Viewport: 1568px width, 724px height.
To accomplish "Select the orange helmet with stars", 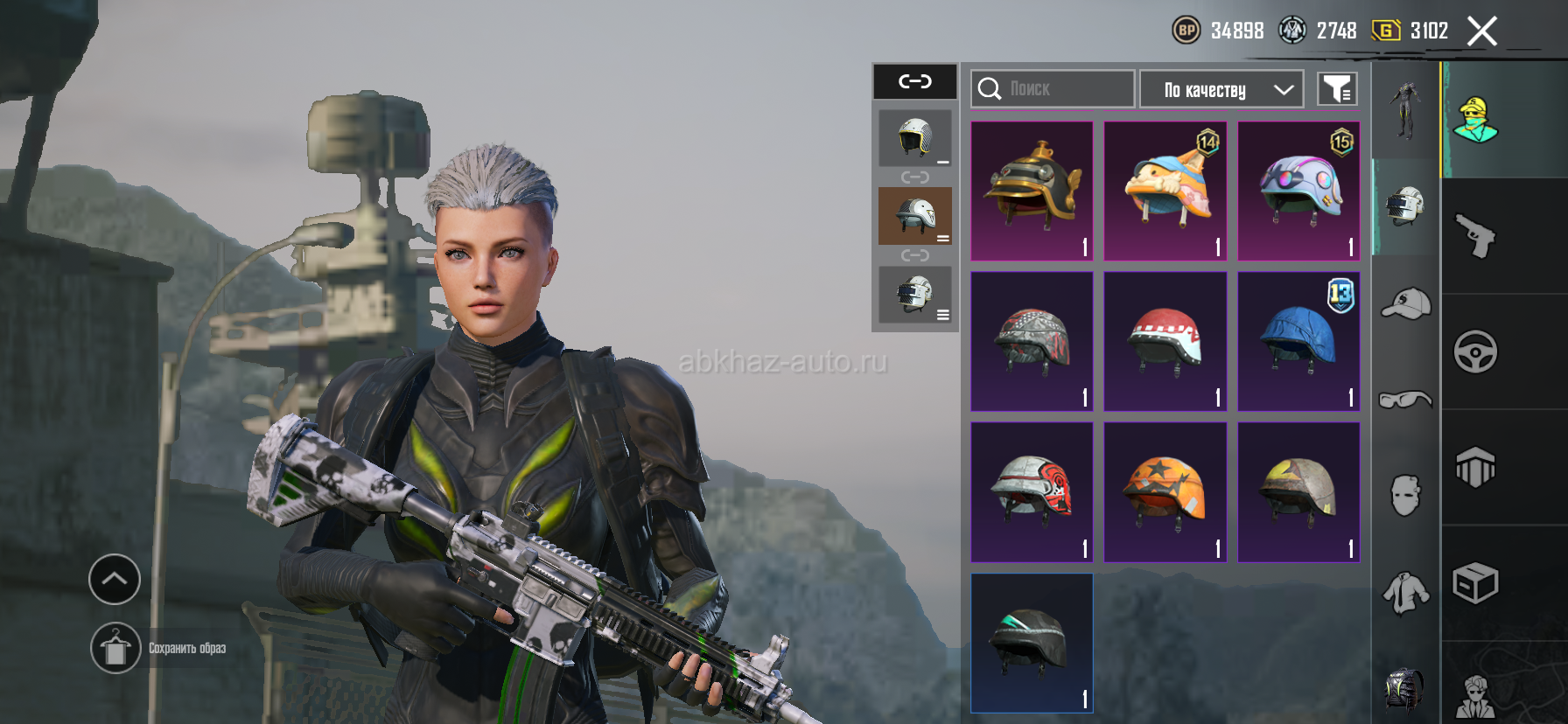I will point(1165,492).
